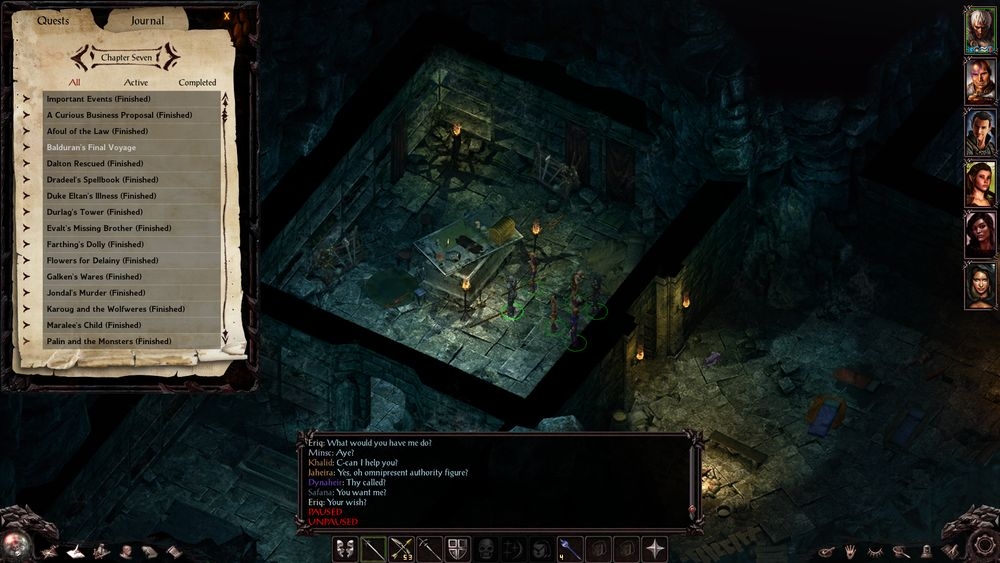Viewport: 1000px width, 563px height.
Task: Expand the Balduran's Final Voyage quest
Action: 131,147
